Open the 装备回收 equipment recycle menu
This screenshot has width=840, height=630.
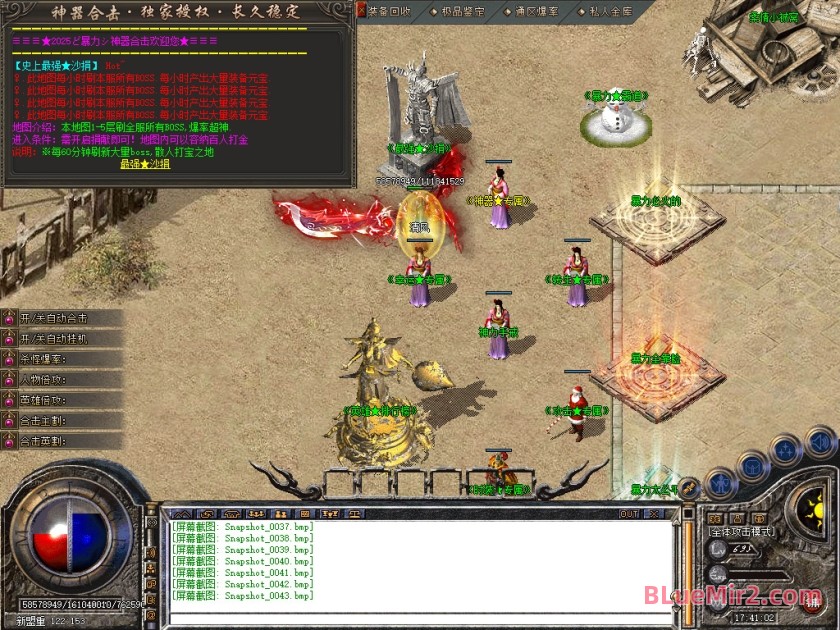point(388,11)
